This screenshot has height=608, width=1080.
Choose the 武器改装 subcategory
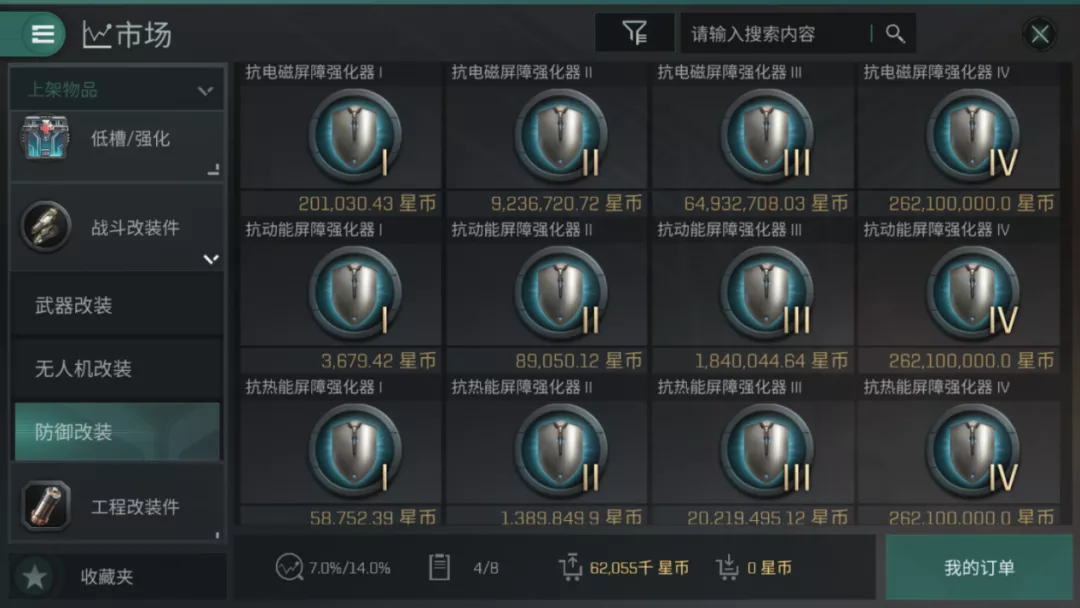[x=117, y=306]
